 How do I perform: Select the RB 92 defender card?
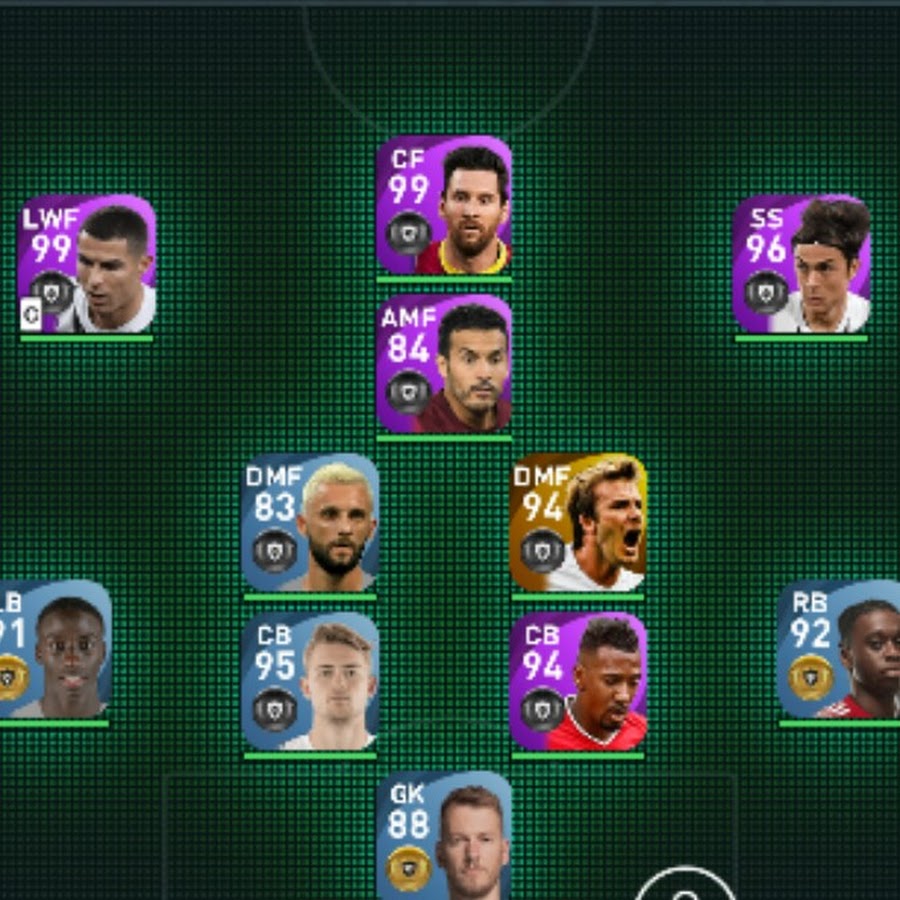(840, 650)
